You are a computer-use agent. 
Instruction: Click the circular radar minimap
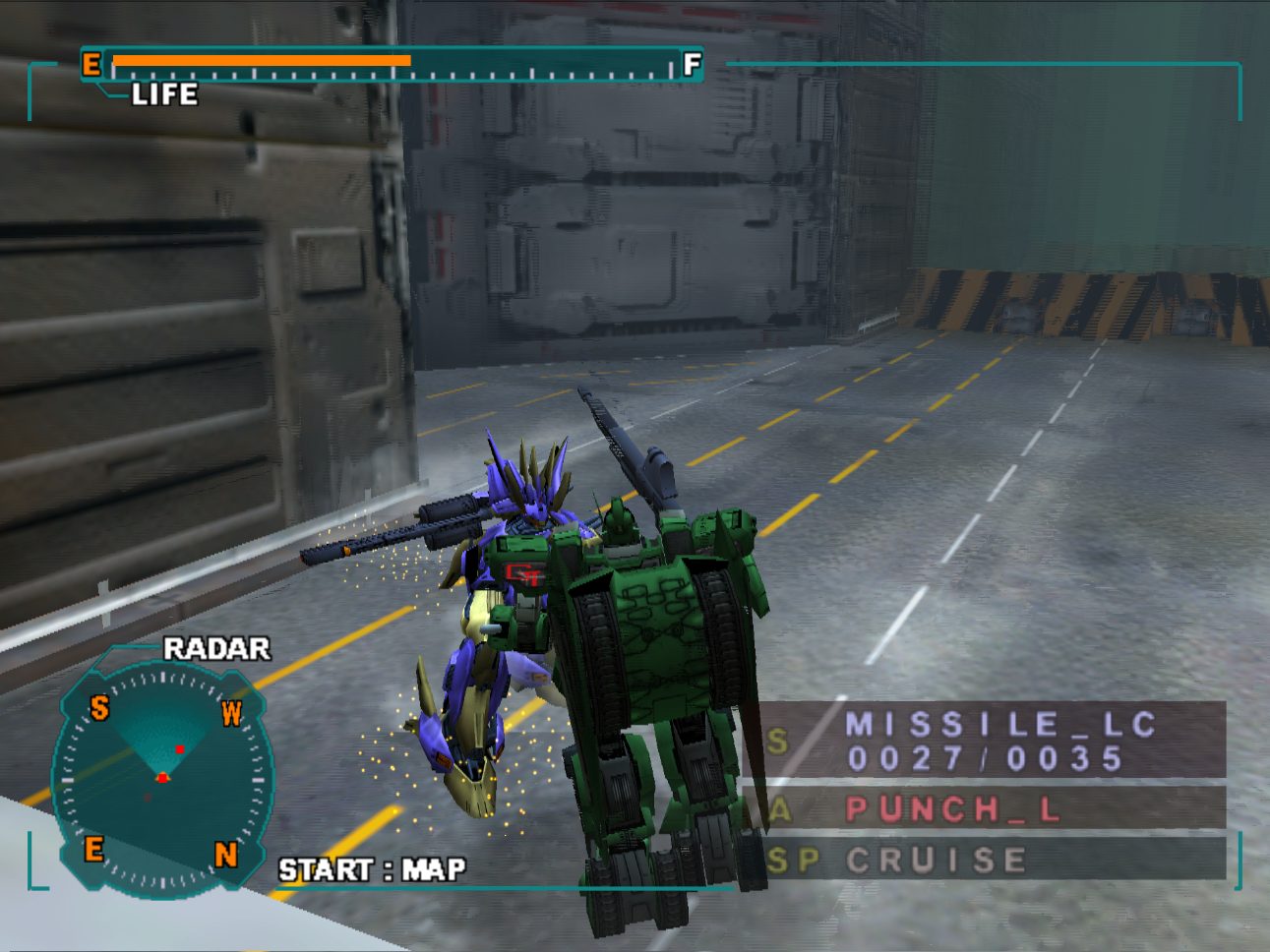coord(162,777)
